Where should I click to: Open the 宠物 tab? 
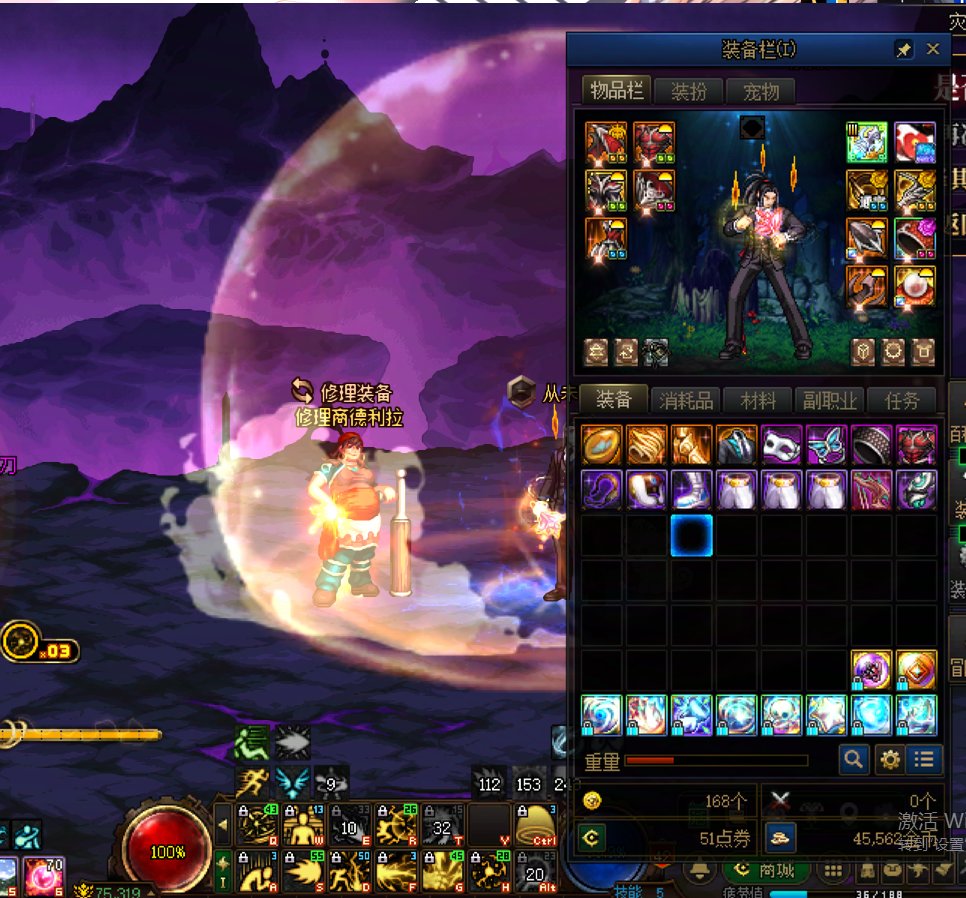point(761,92)
